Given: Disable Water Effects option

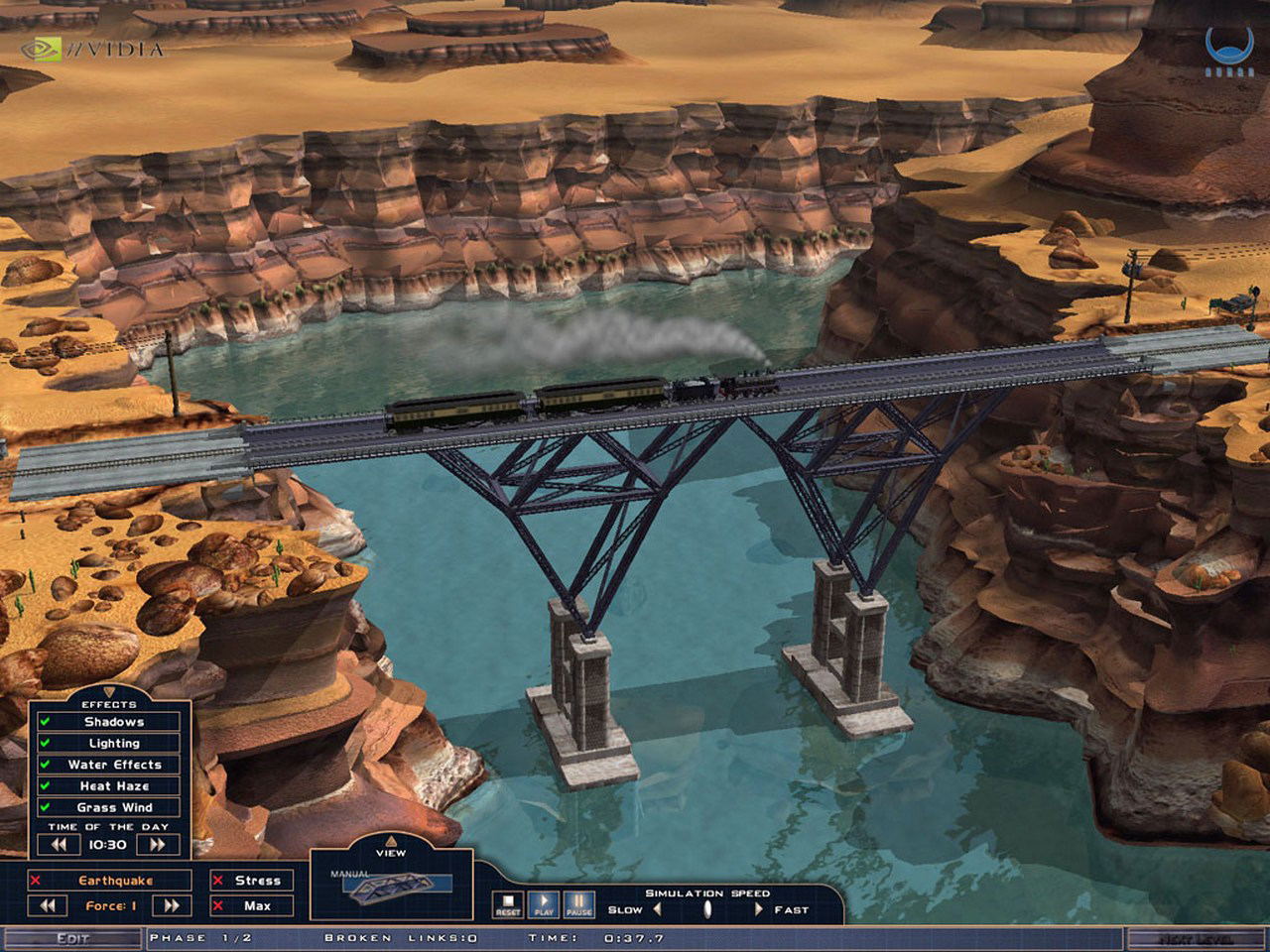Looking at the screenshot, I should coord(45,765).
